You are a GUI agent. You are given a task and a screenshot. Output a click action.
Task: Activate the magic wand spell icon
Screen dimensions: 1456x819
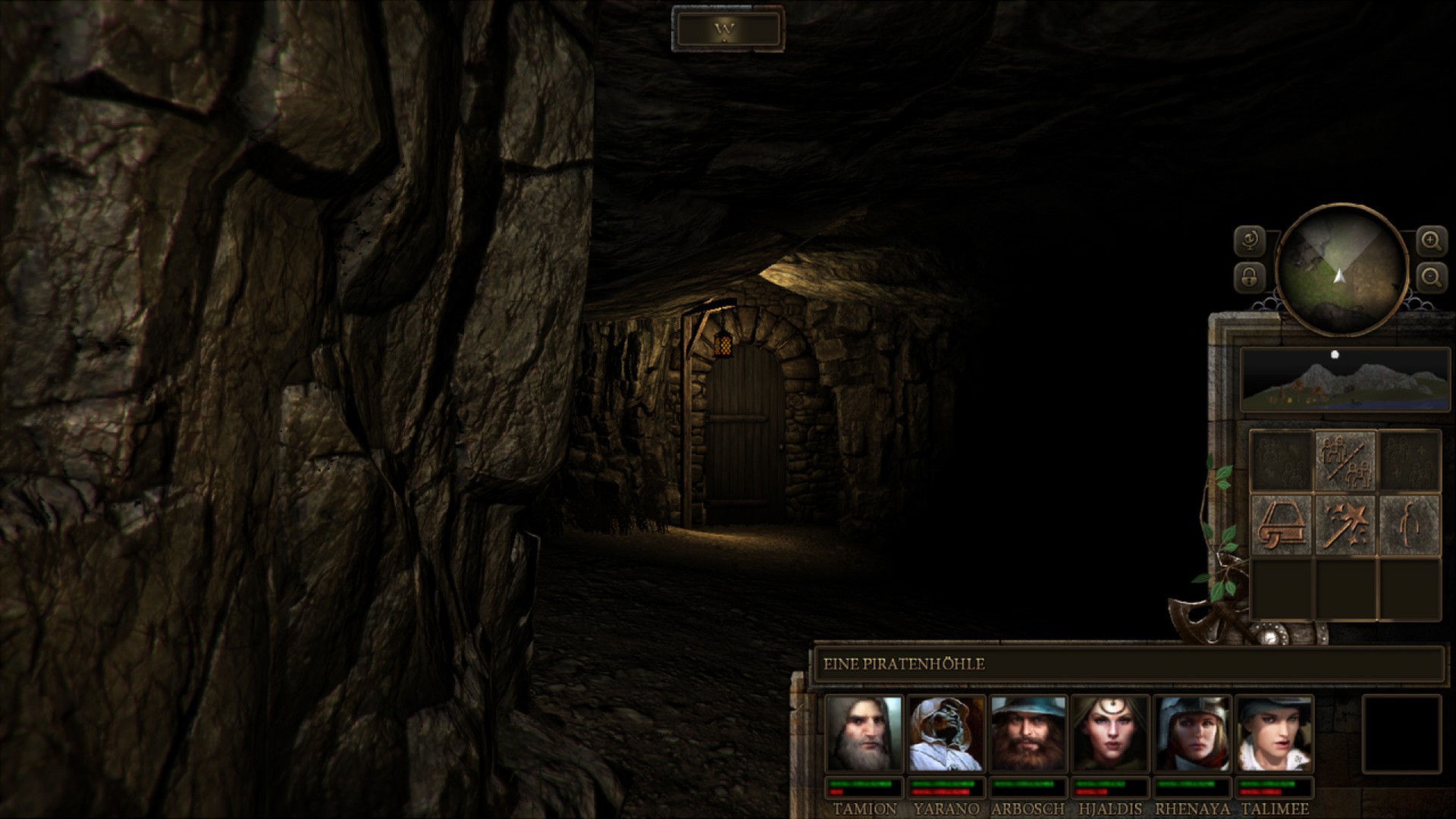(1345, 524)
